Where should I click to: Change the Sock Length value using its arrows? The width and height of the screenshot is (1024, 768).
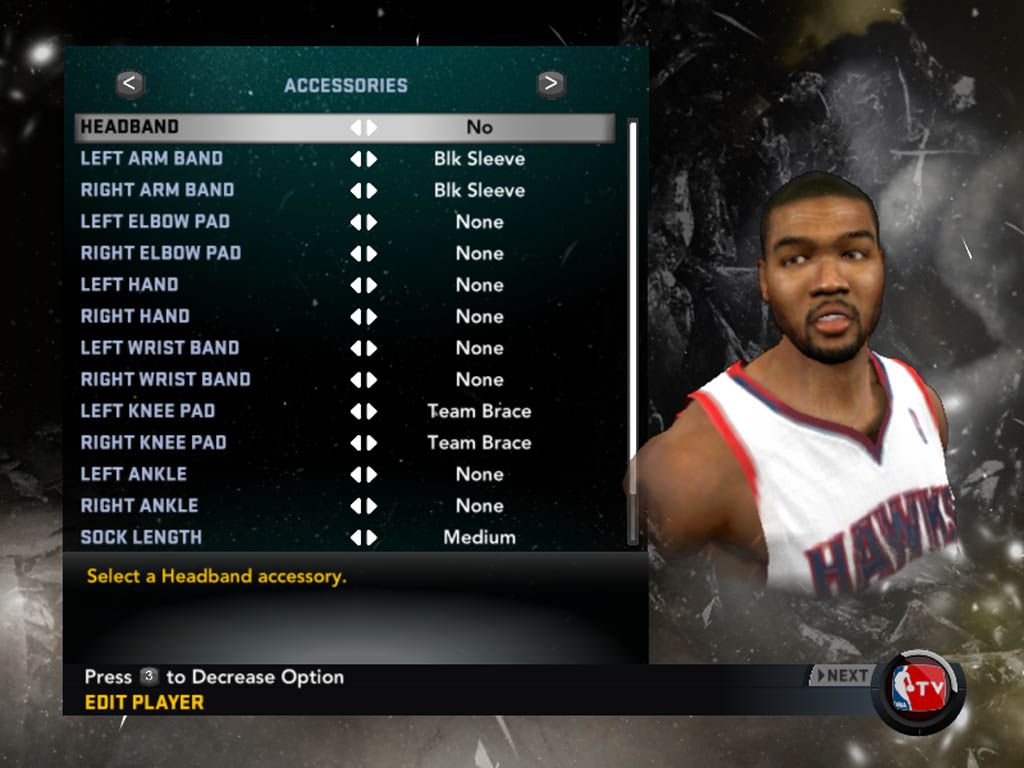point(363,537)
